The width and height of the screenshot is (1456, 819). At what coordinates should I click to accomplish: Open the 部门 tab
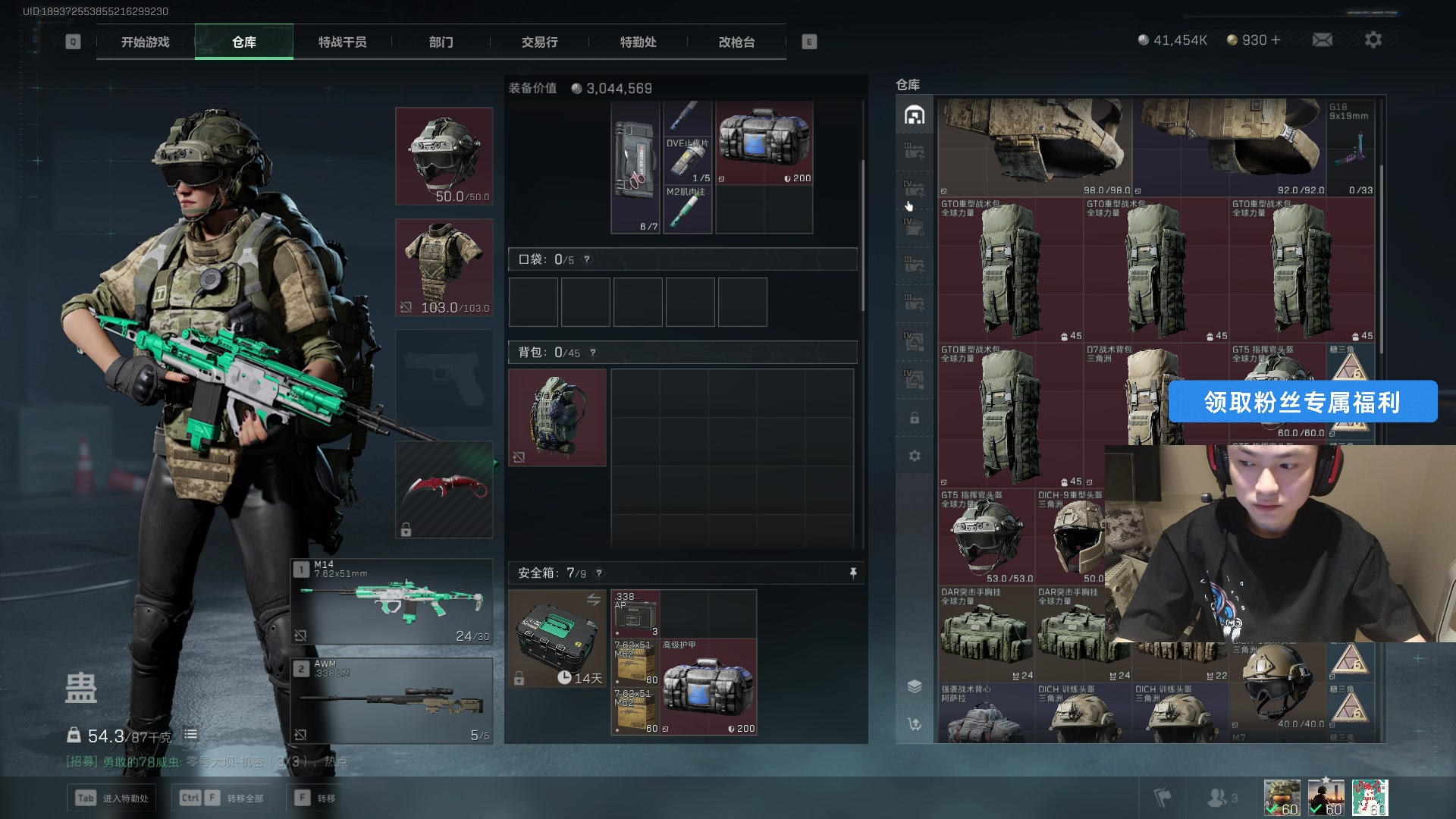click(441, 42)
